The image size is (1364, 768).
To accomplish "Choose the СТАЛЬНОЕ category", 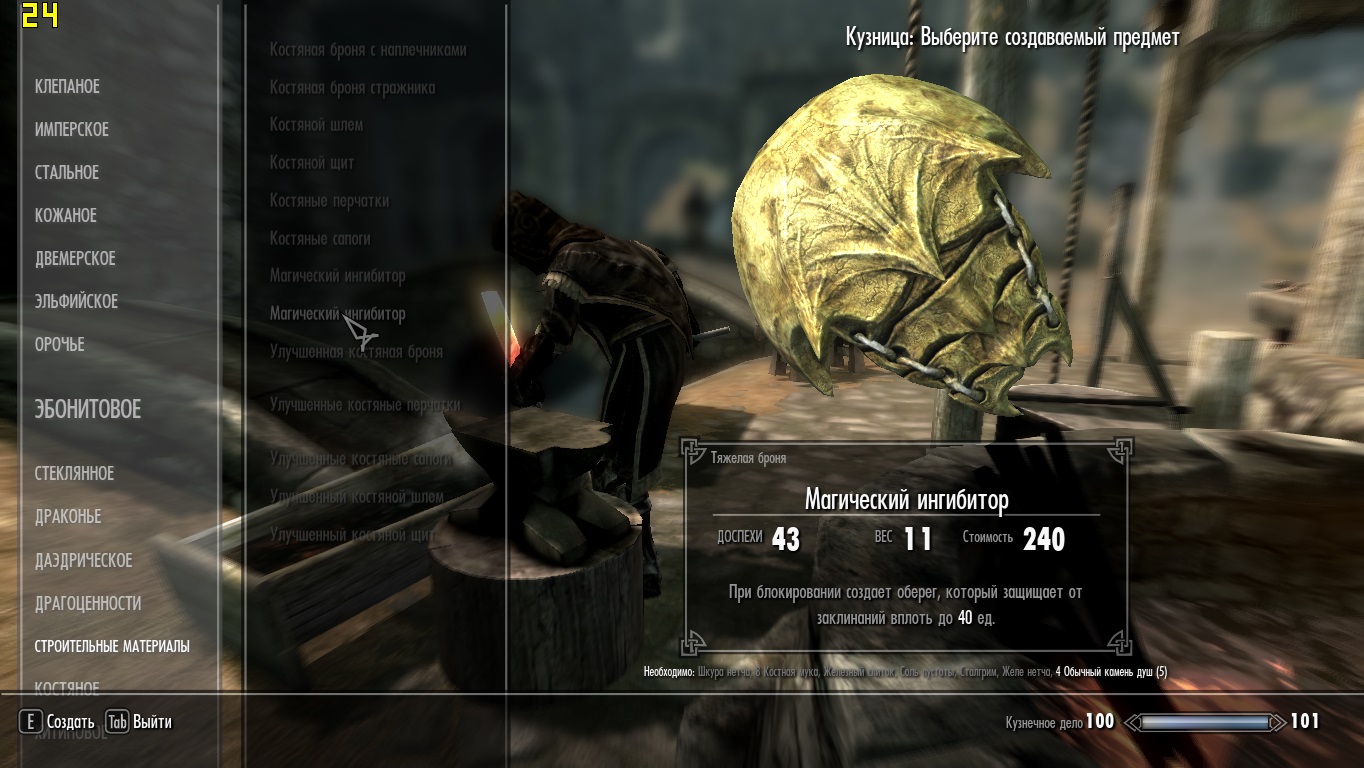I will (67, 173).
